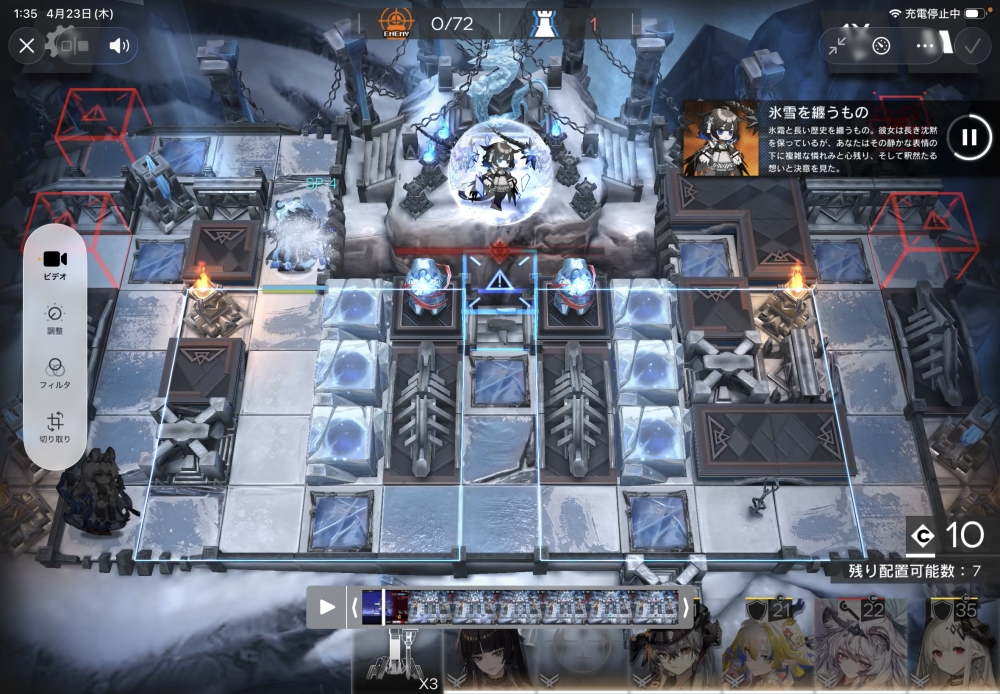The height and width of the screenshot is (694, 1000).
Task: Pause the battle with the pause button
Action: coord(968,137)
